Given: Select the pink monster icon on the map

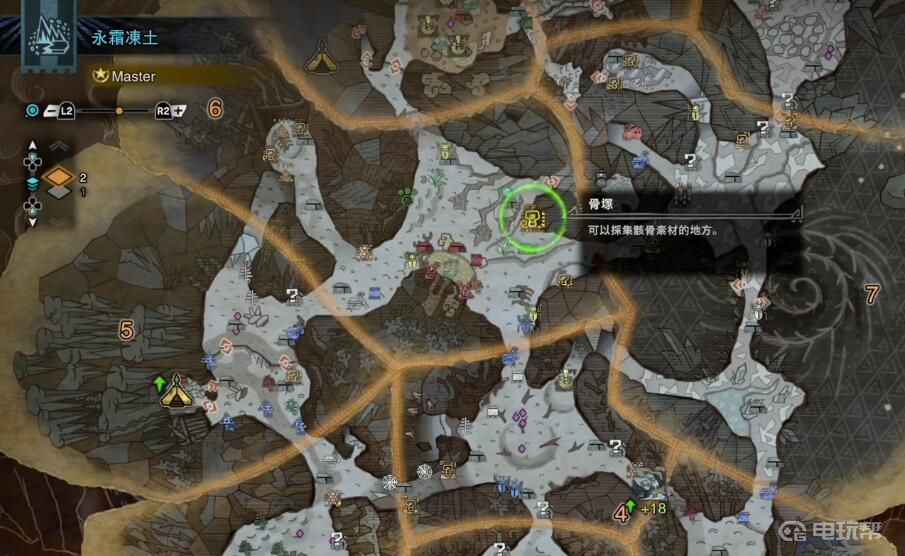Looking at the screenshot, I should [x=632, y=130].
